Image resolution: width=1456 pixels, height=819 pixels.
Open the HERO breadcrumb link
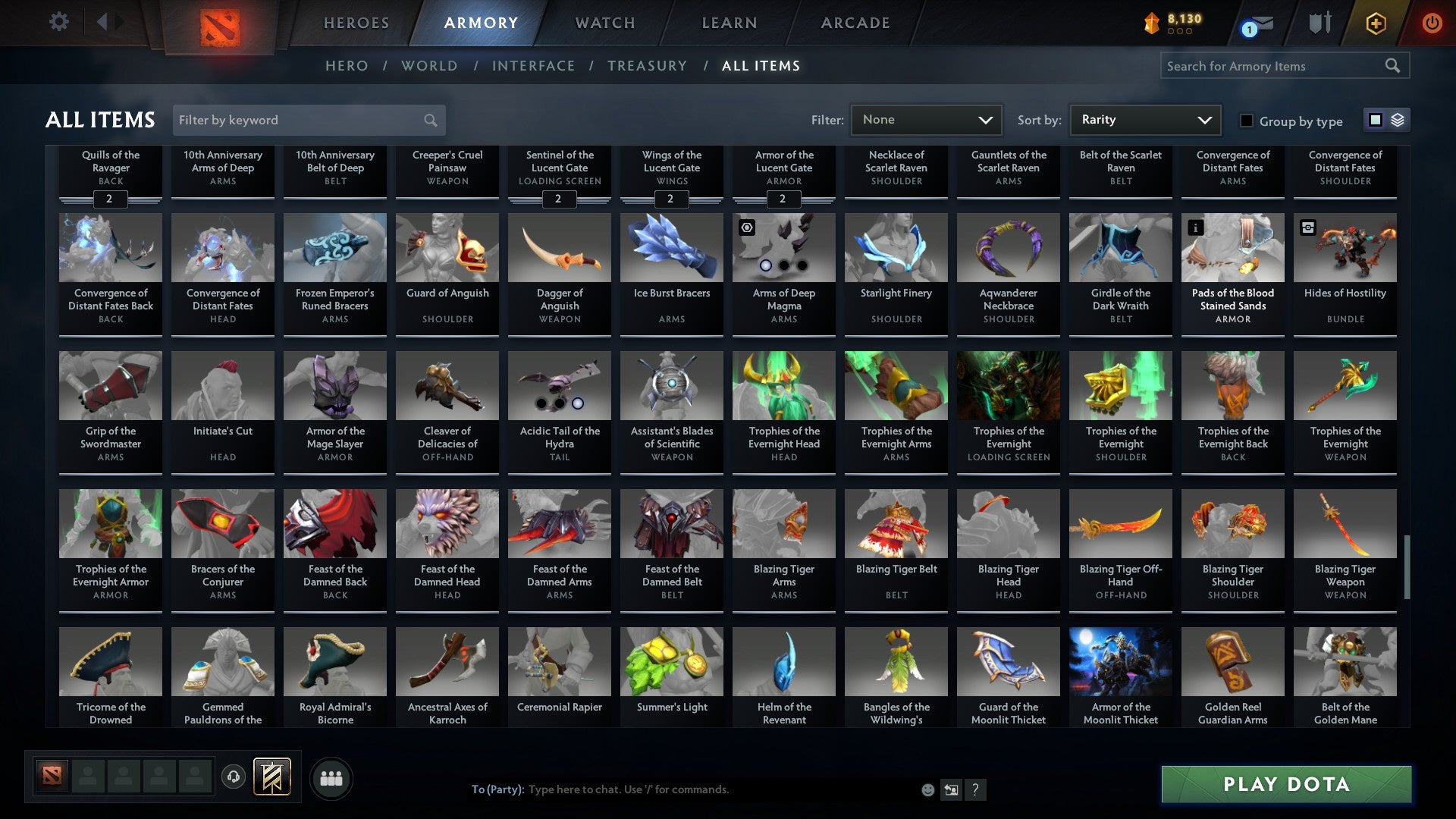pos(346,66)
